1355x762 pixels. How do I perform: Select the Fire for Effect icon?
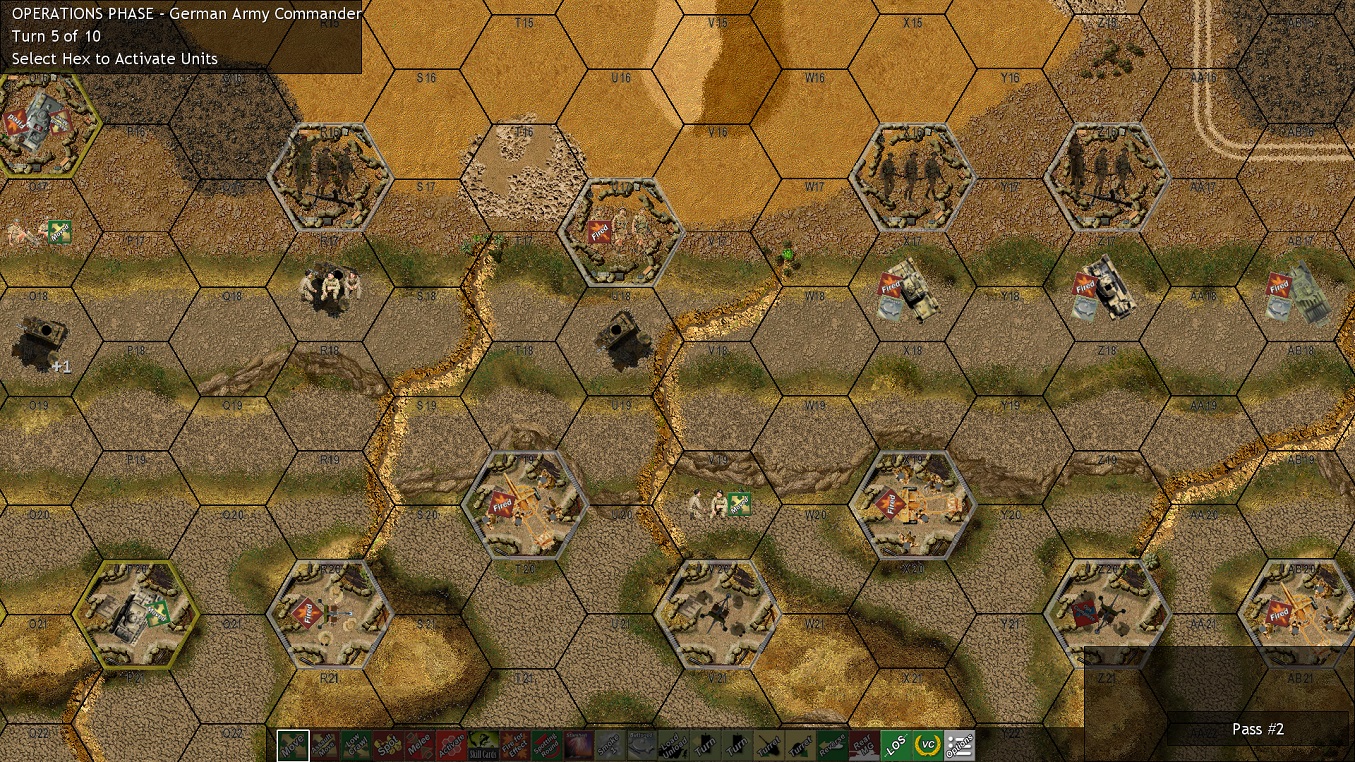point(516,744)
